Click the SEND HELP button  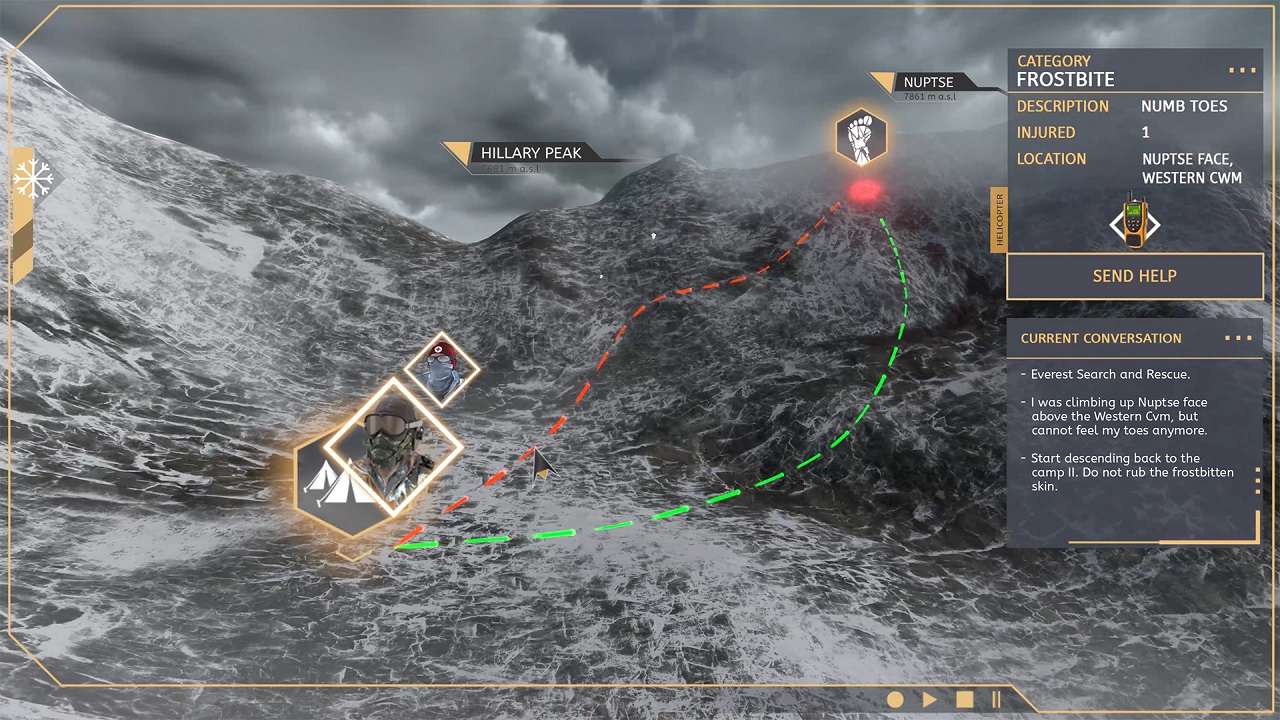click(1134, 276)
